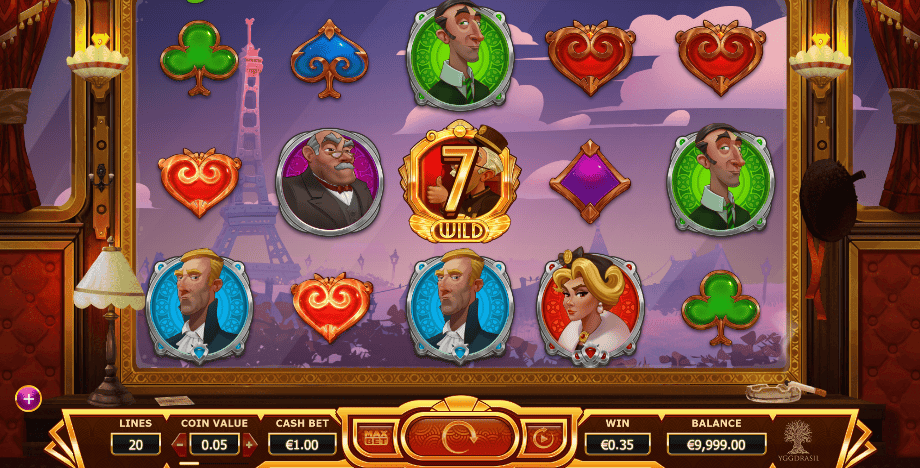This screenshot has width=920, height=468.
Task: Increase the coin value
Action: click(x=248, y=443)
